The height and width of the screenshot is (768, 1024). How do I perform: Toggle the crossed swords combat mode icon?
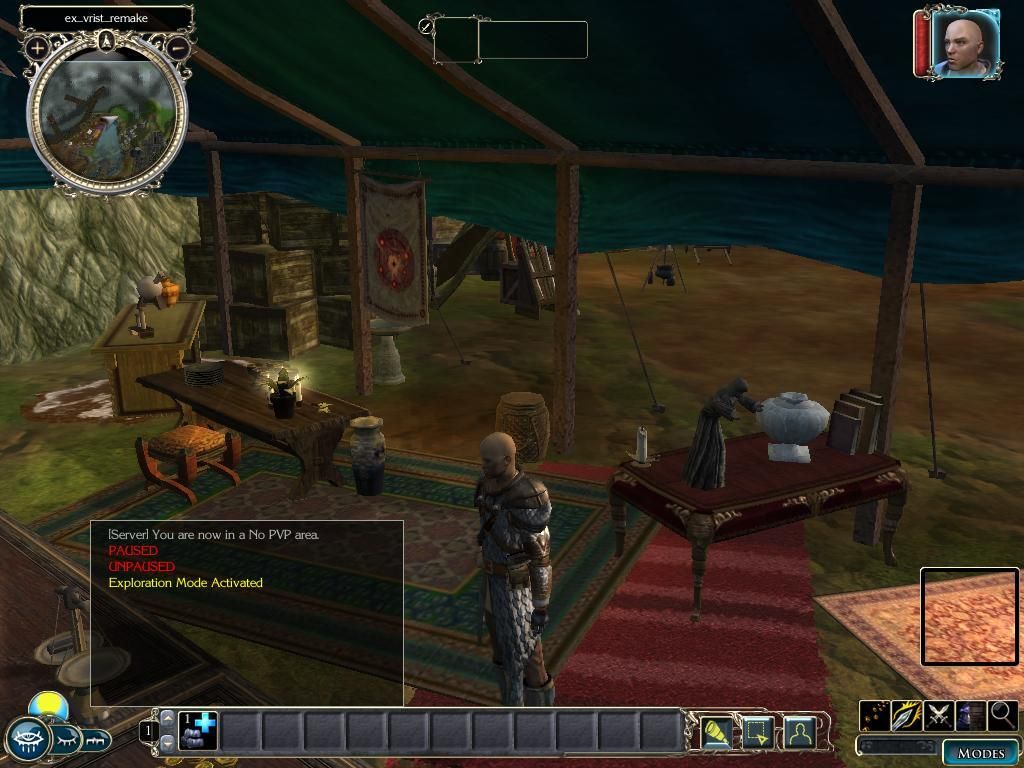pos(939,716)
